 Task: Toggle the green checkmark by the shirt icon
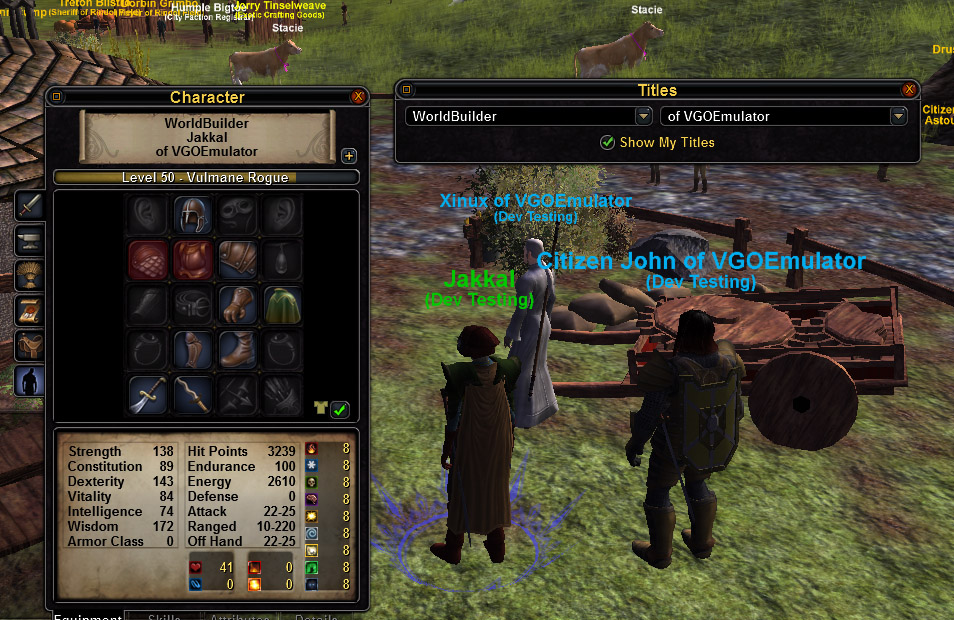(x=340, y=409)
